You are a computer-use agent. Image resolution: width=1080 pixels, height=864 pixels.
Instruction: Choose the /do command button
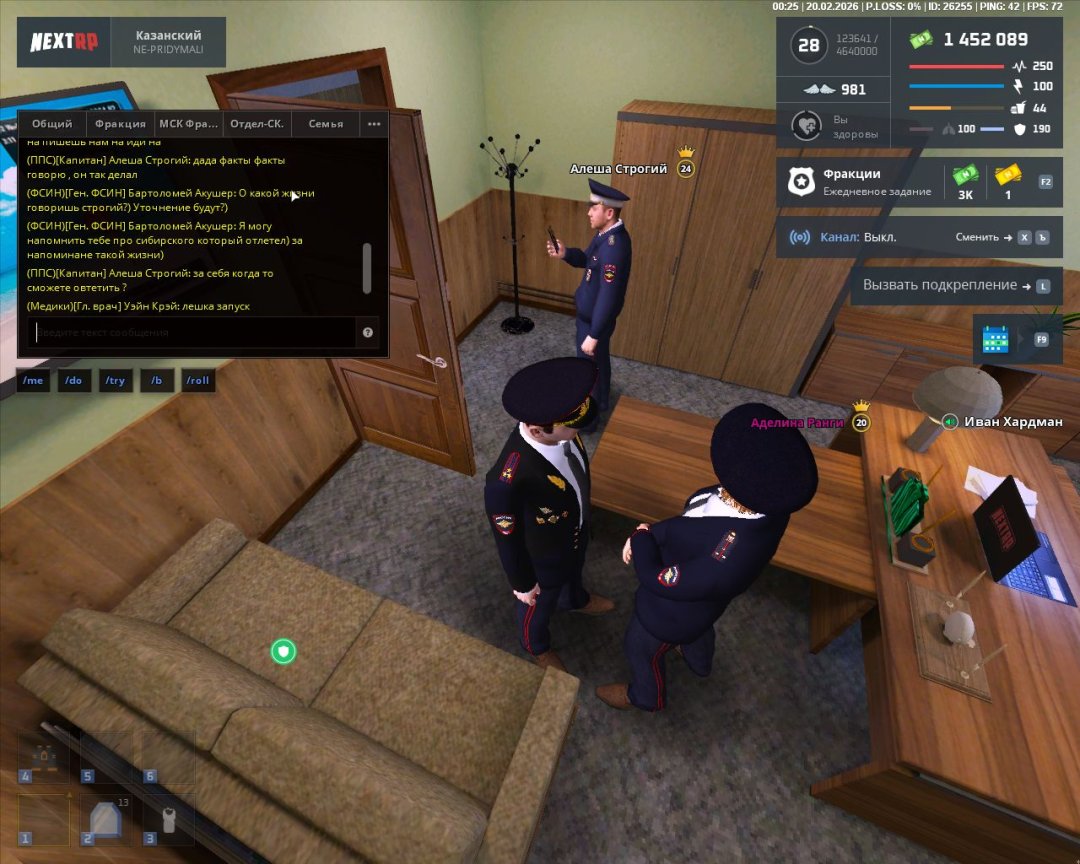coord(74,381)
